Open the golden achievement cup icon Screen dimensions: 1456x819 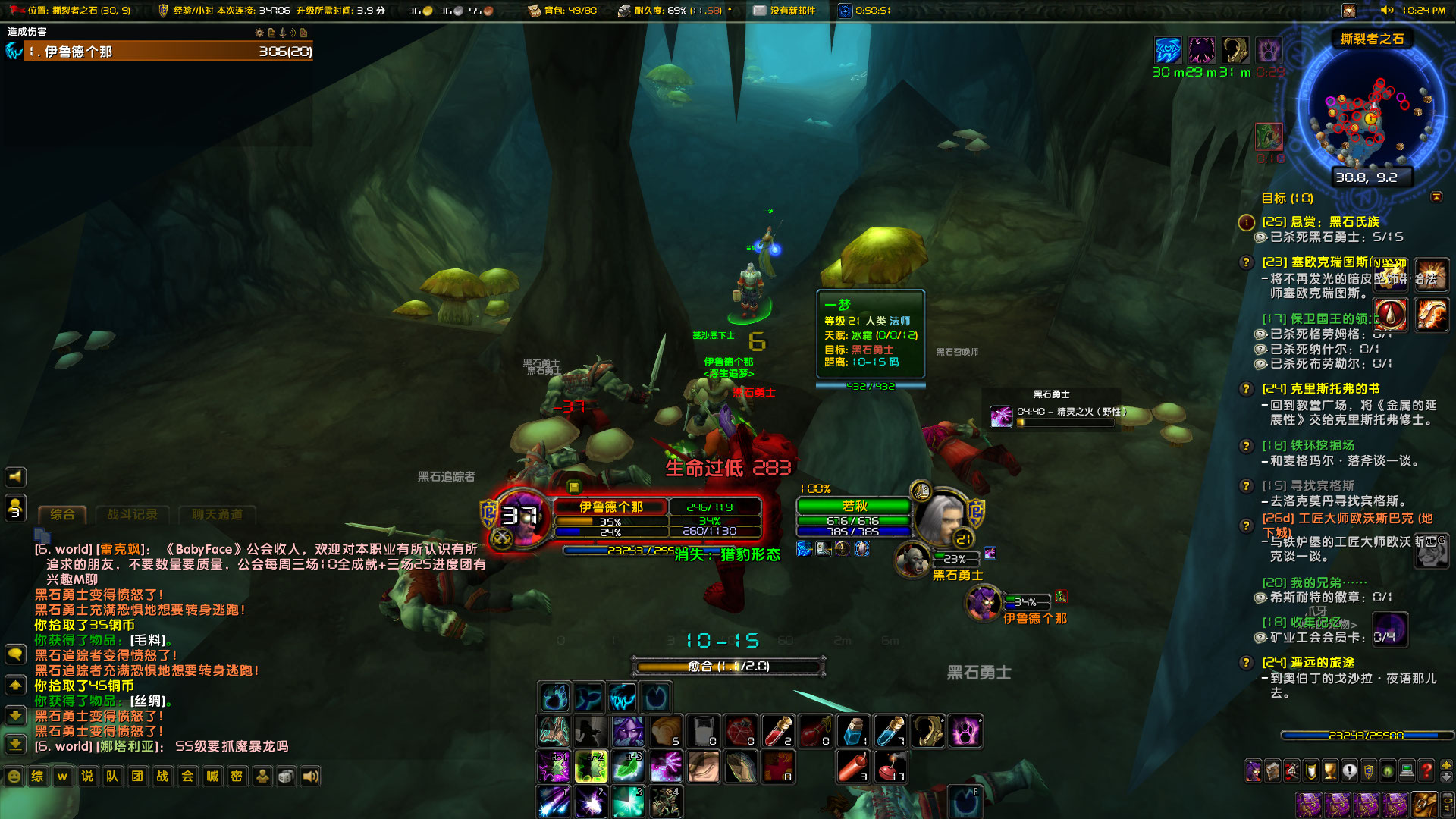[x=1329, y=770]
